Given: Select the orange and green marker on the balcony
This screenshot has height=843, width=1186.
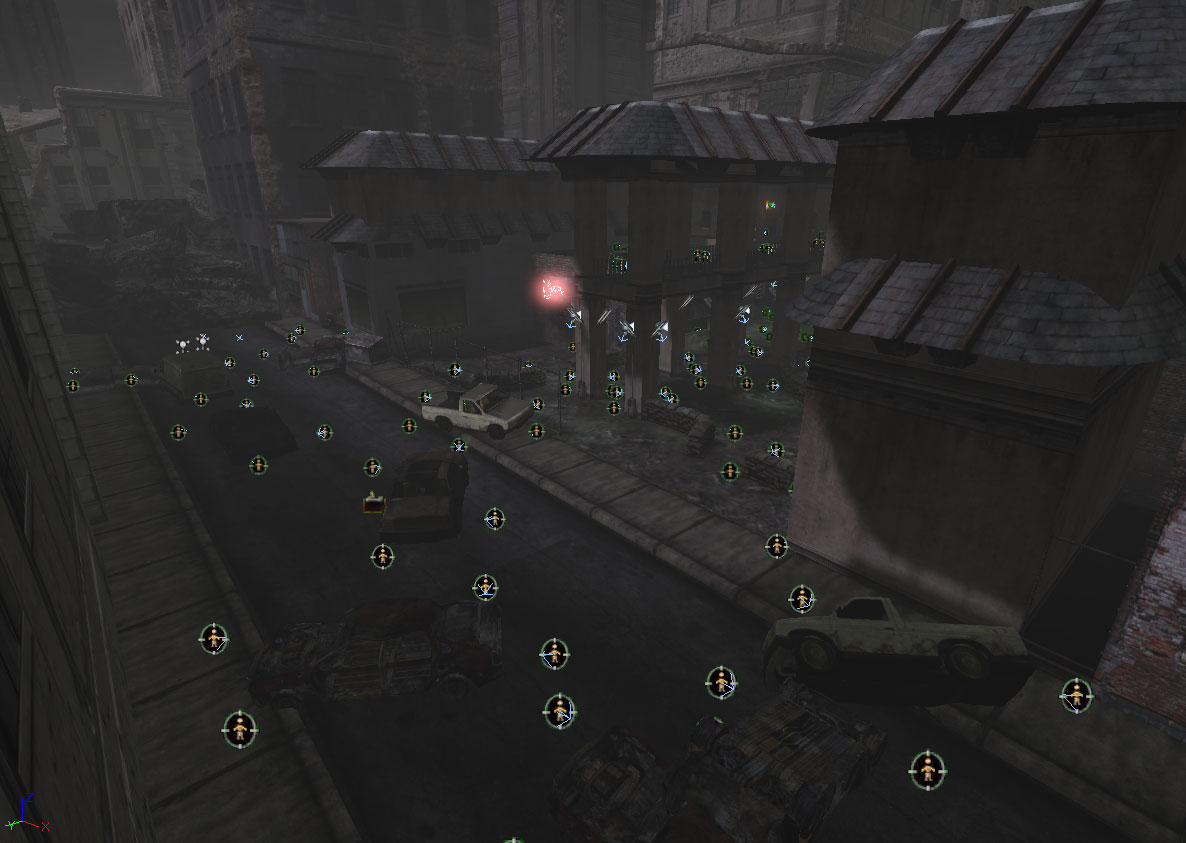Looking at the screenshot, I should click(769, 206).
